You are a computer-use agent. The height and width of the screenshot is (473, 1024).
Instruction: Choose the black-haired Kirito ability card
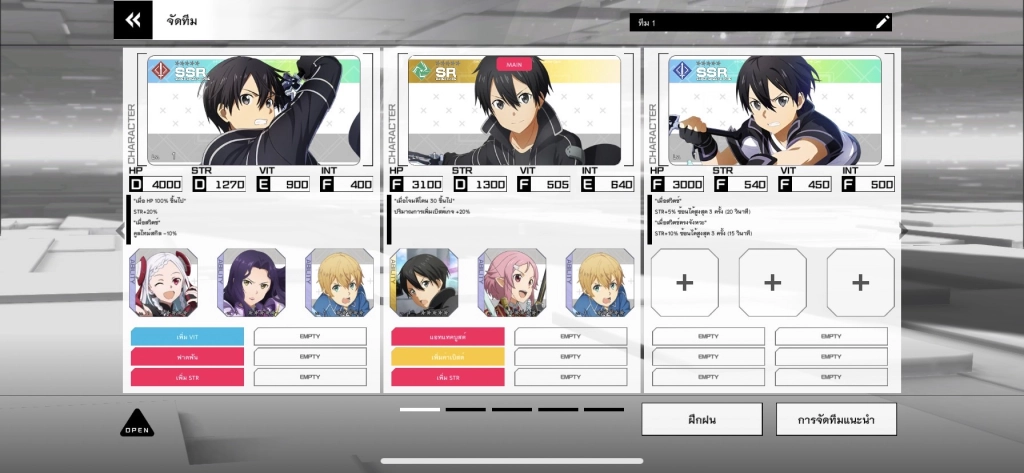pos(425,283)
